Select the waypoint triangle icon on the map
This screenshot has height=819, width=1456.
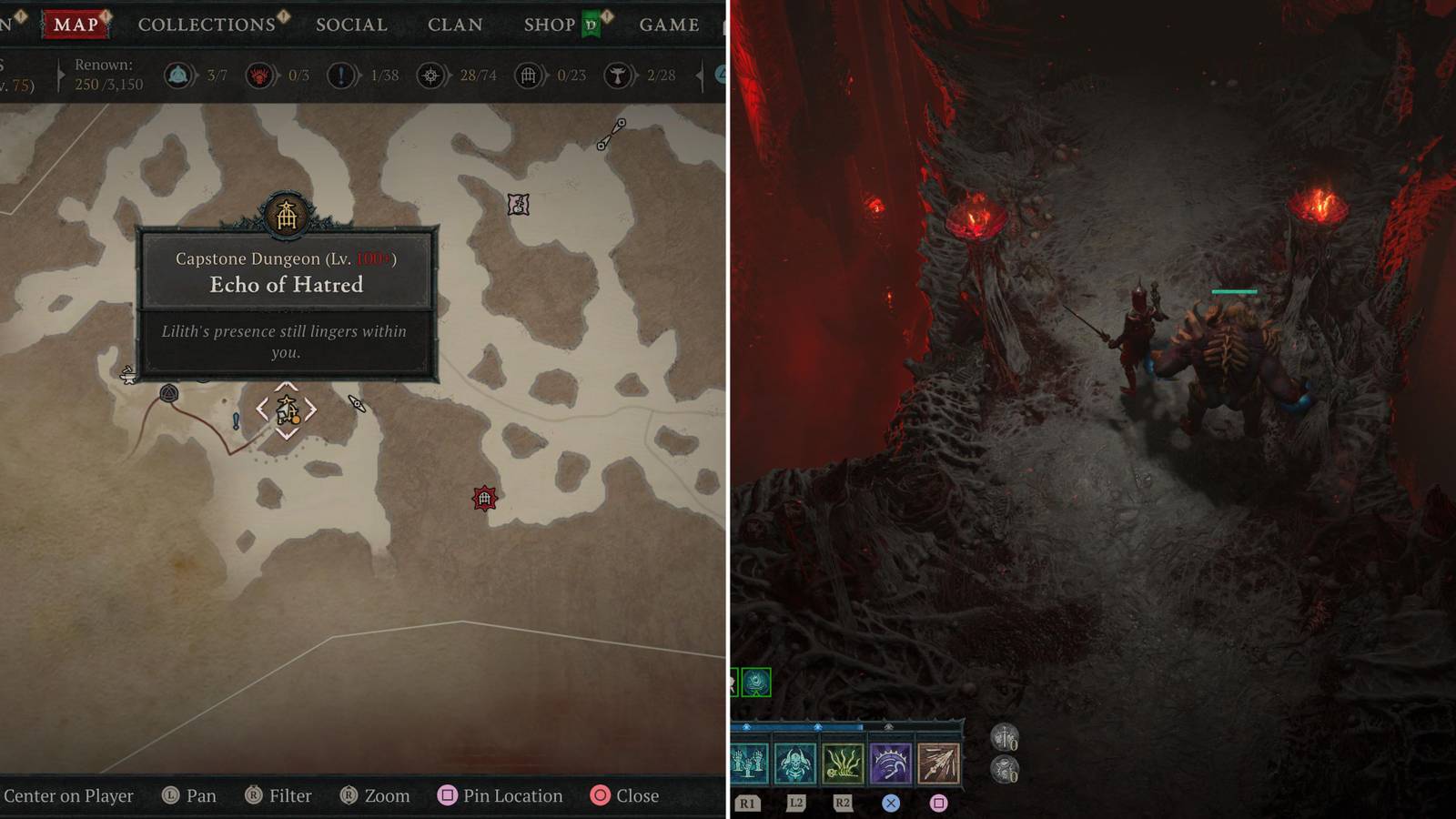tap(167, 391)
